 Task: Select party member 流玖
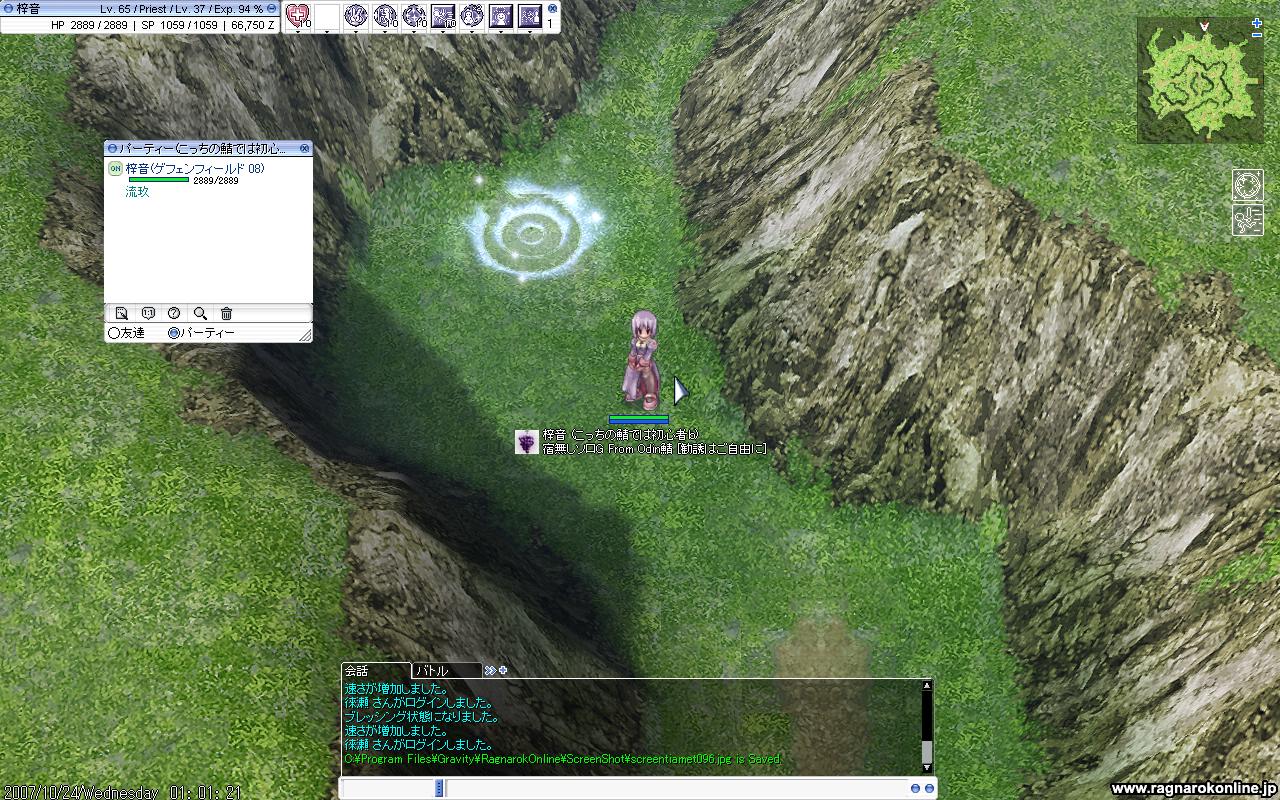pos(137,192)
